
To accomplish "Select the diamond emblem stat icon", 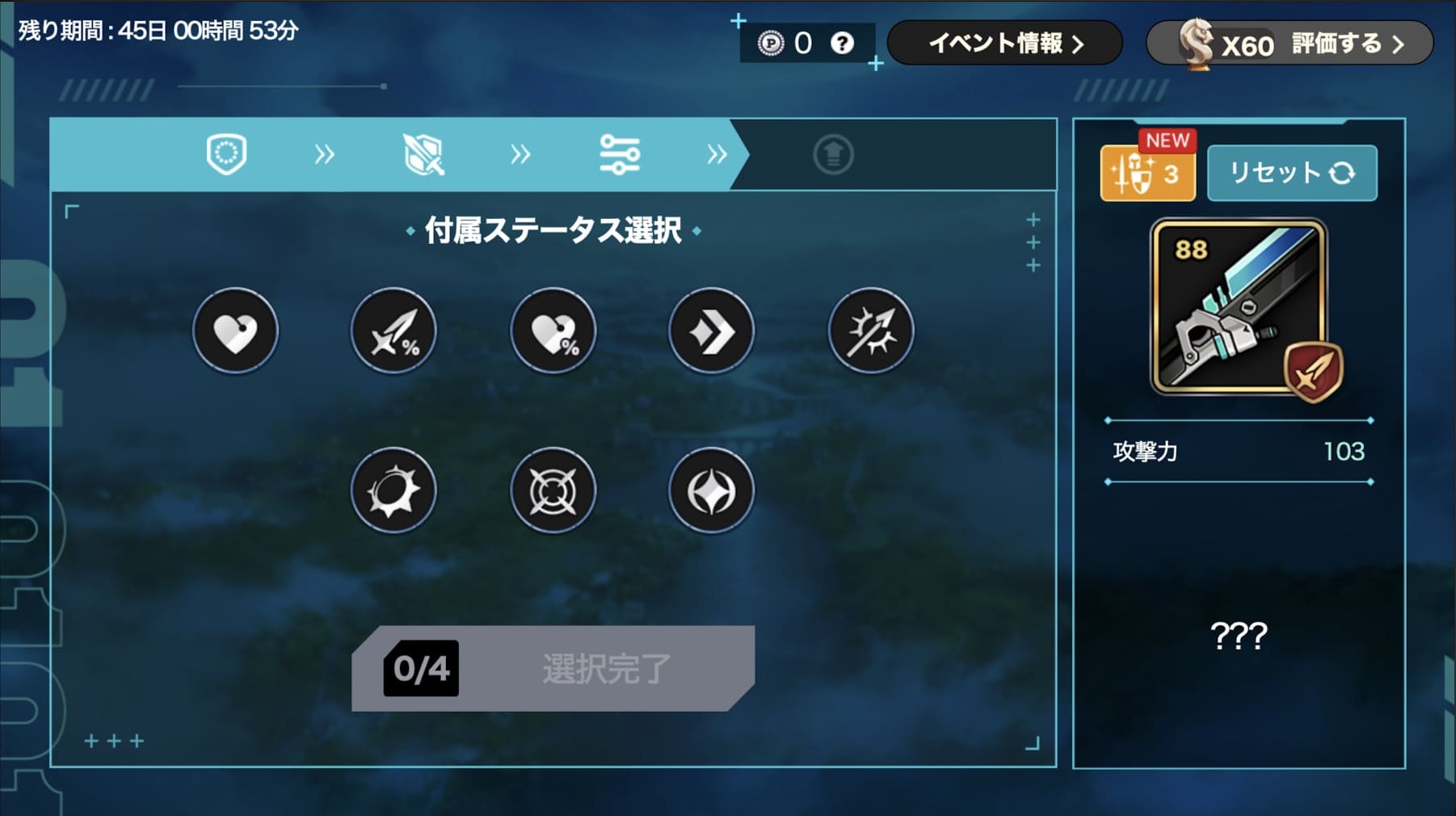I will tap(711, 490).
